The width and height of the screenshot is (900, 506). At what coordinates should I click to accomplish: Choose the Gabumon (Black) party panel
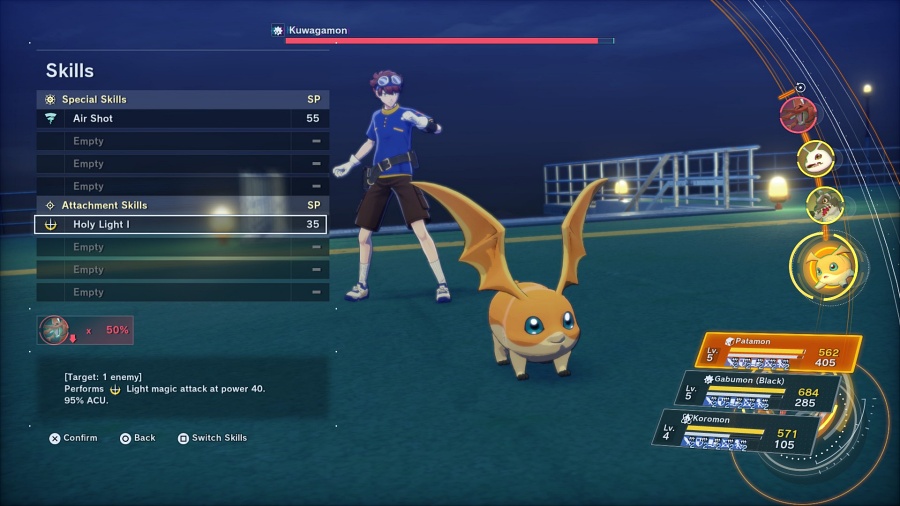pos(761,390)
